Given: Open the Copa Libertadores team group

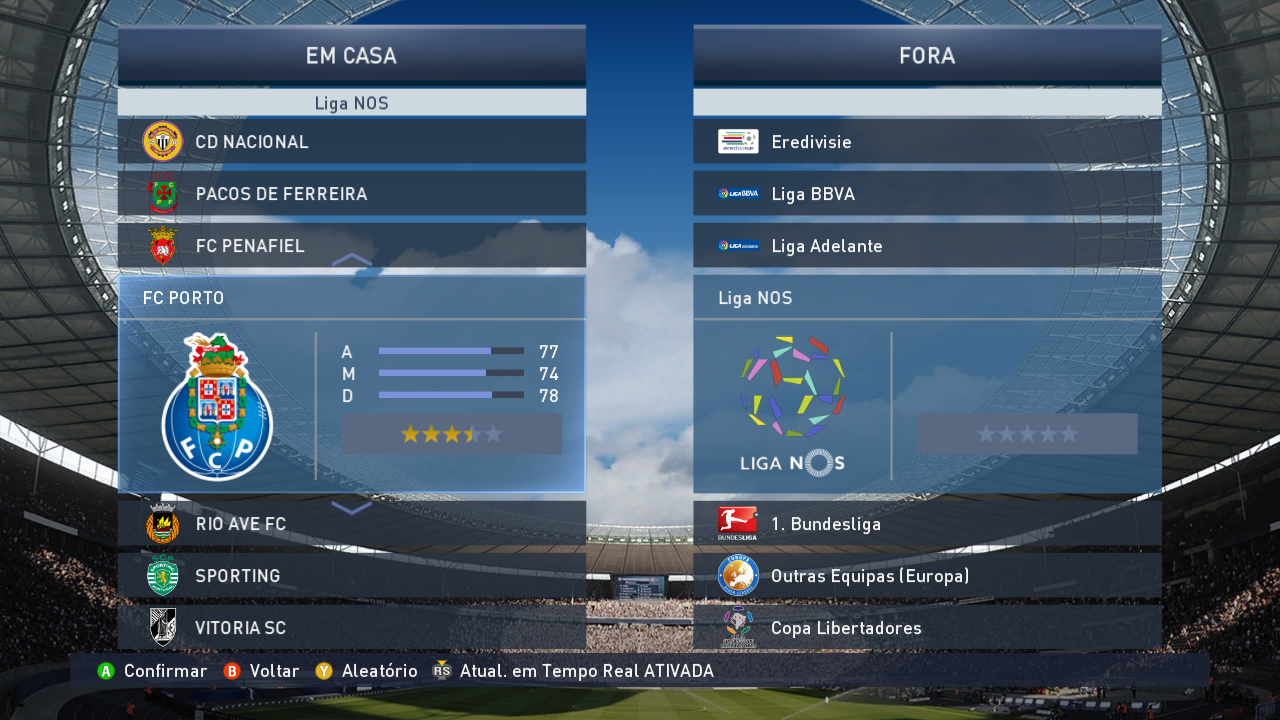Looking at the screenshot, I should [927, 628].
